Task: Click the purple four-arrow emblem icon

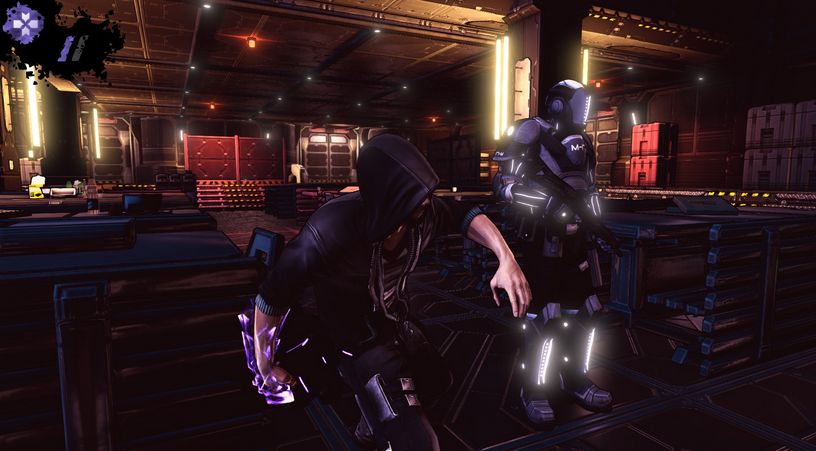Action: (21, 21)
